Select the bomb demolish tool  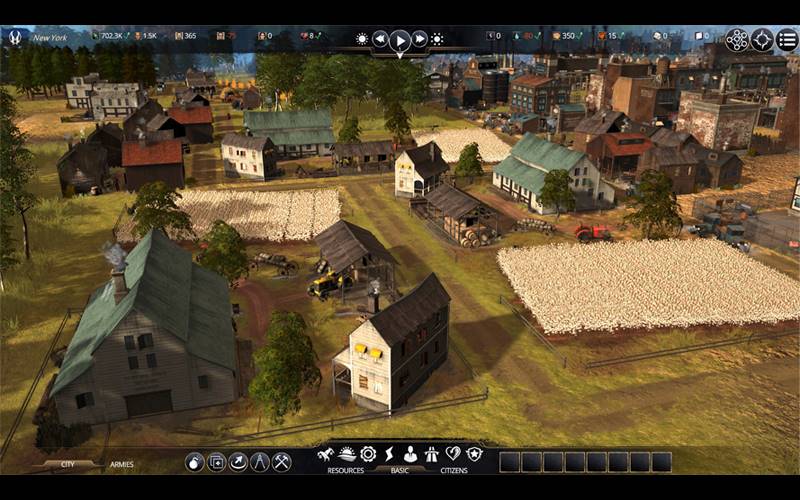coord(194,462)
